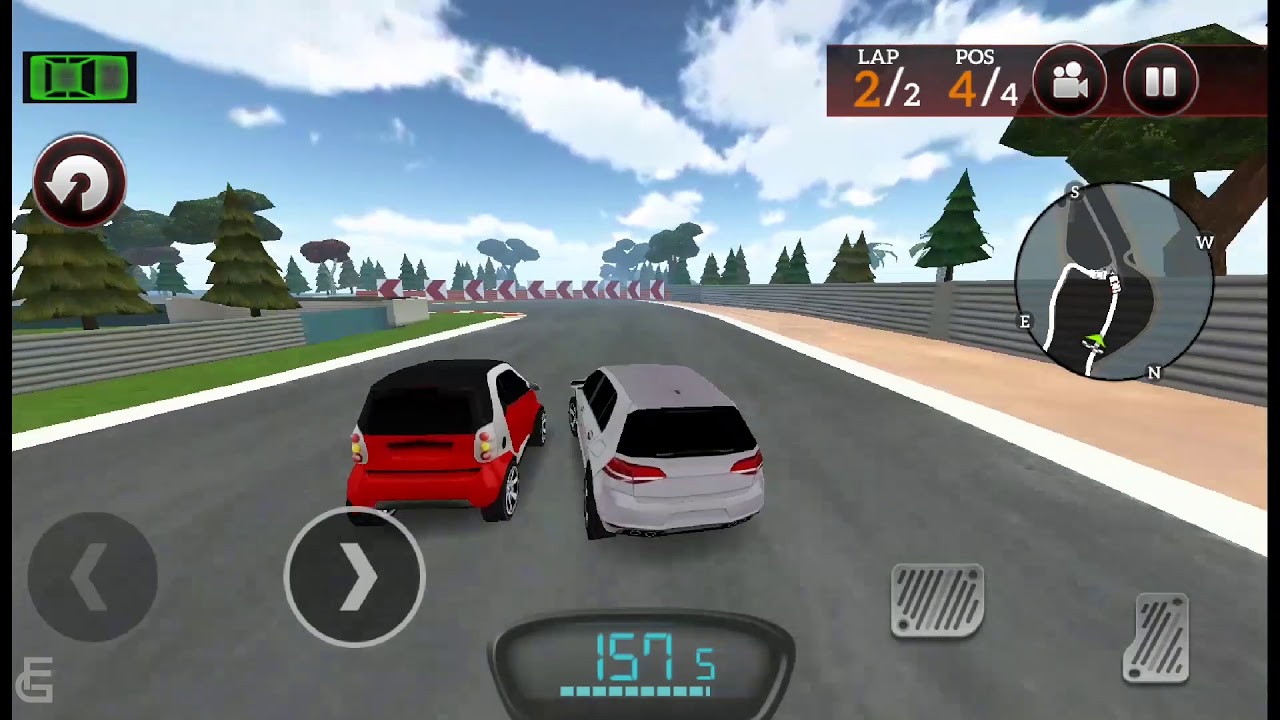Step on the gas pedal
The image size is (1280, 720).
pyautogui.click(x=1156, y=638)
